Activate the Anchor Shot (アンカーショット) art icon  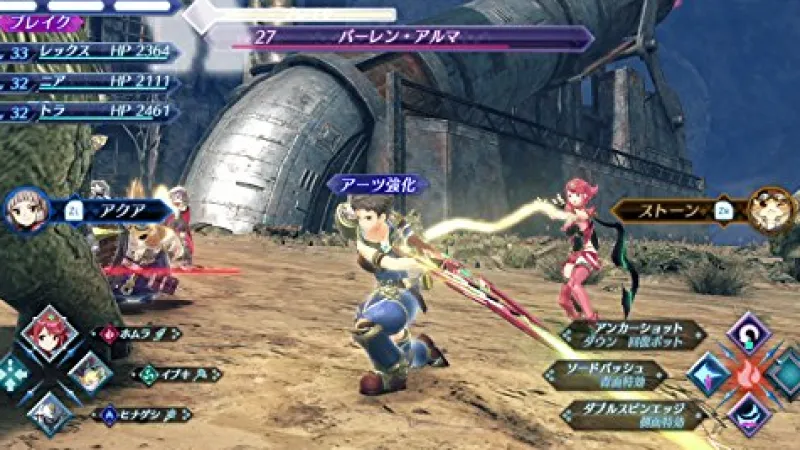748,333
